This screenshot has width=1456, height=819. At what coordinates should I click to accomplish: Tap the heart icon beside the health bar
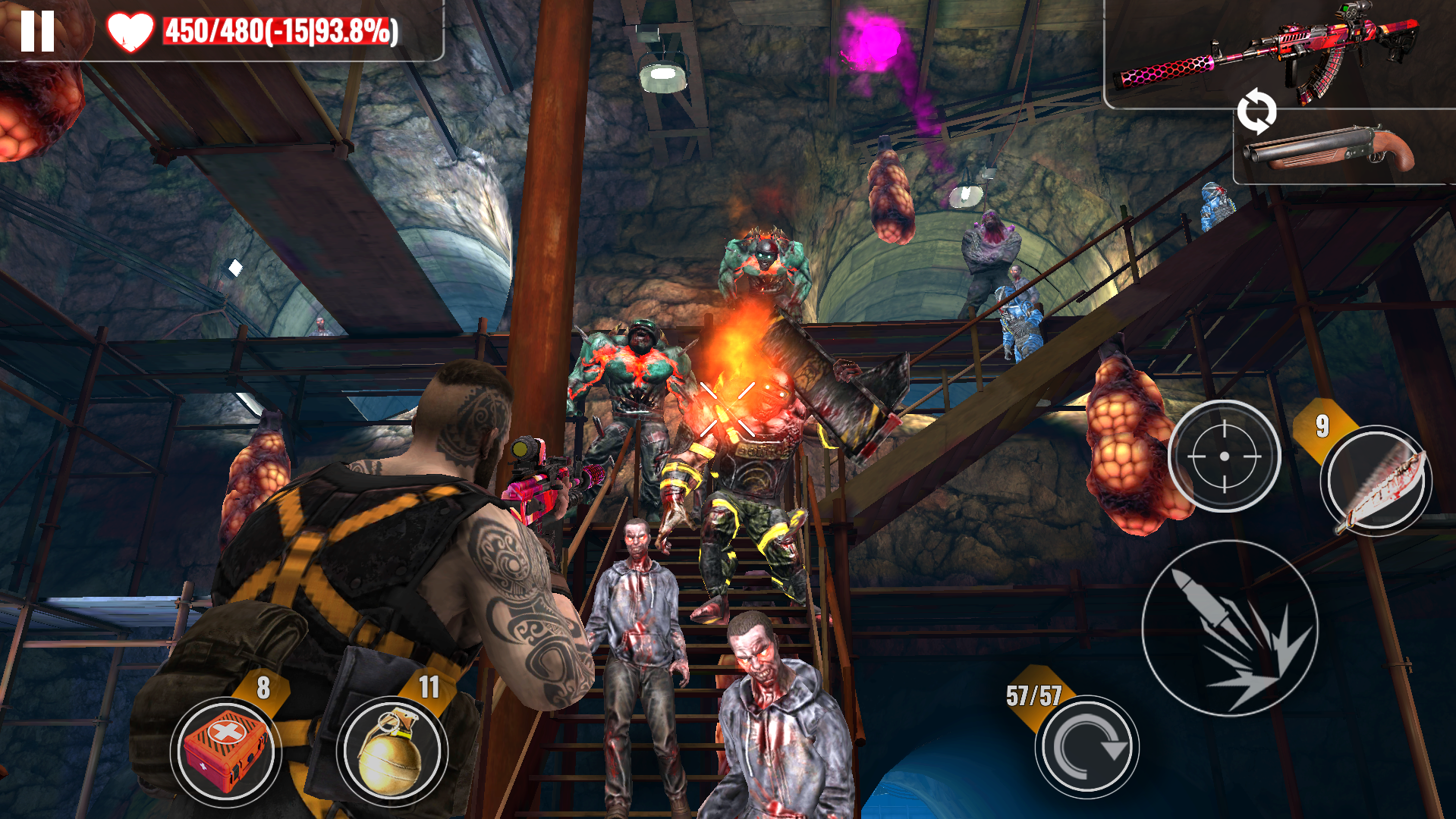coord(131,32)
